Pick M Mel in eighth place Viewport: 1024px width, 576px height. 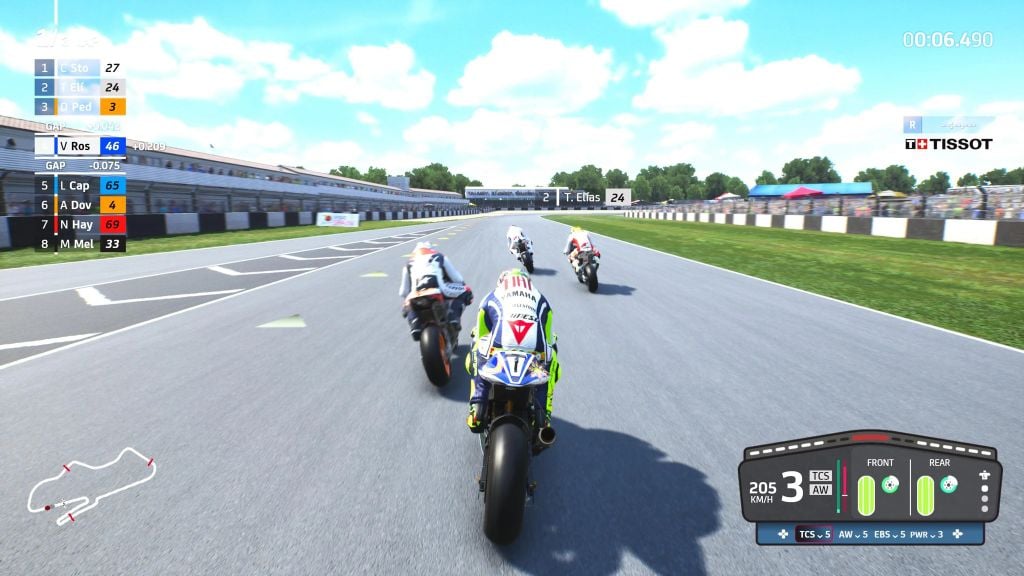pos(80,244)
